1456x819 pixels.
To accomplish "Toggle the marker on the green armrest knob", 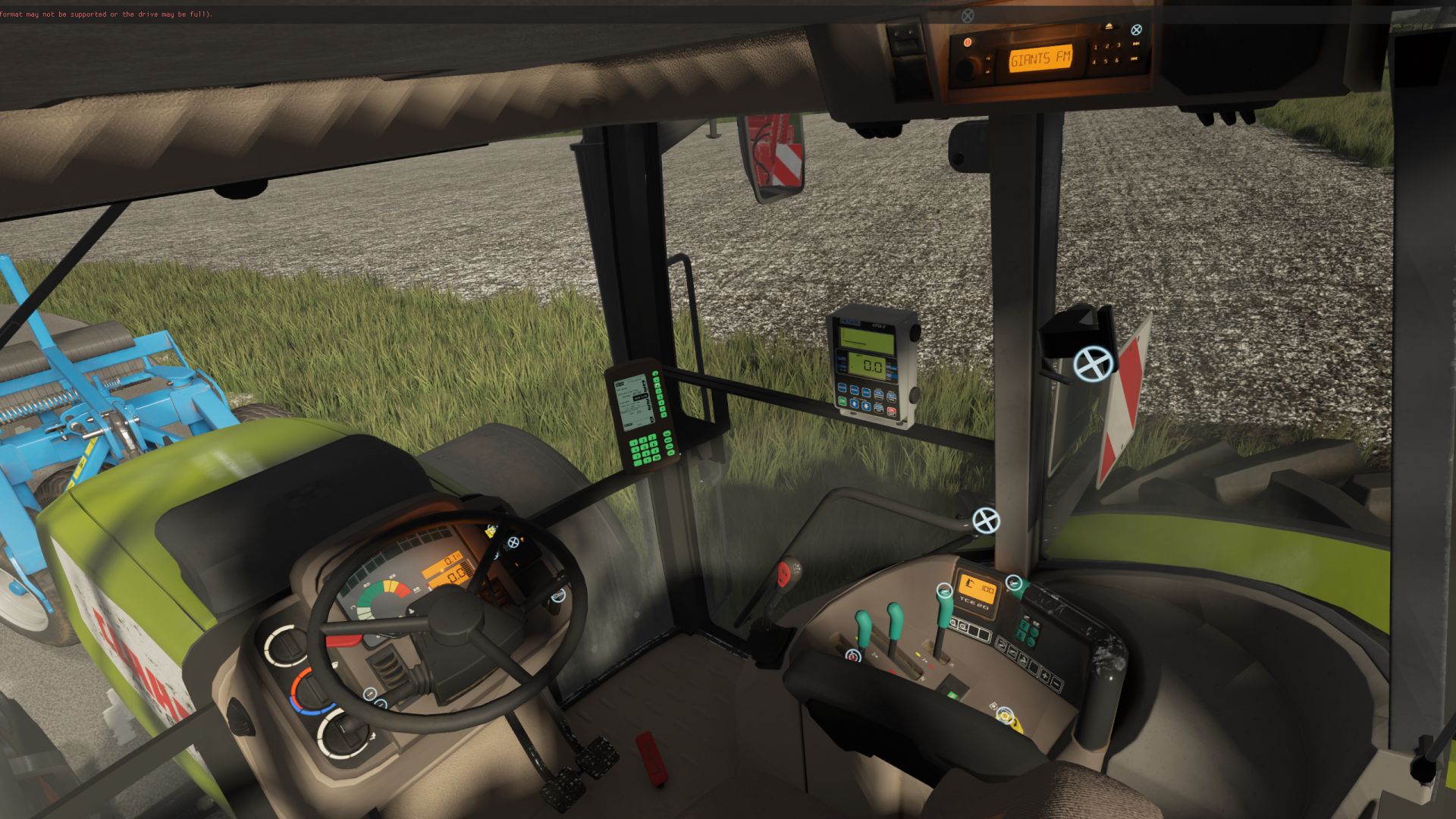I will (x=1014, y=583).
